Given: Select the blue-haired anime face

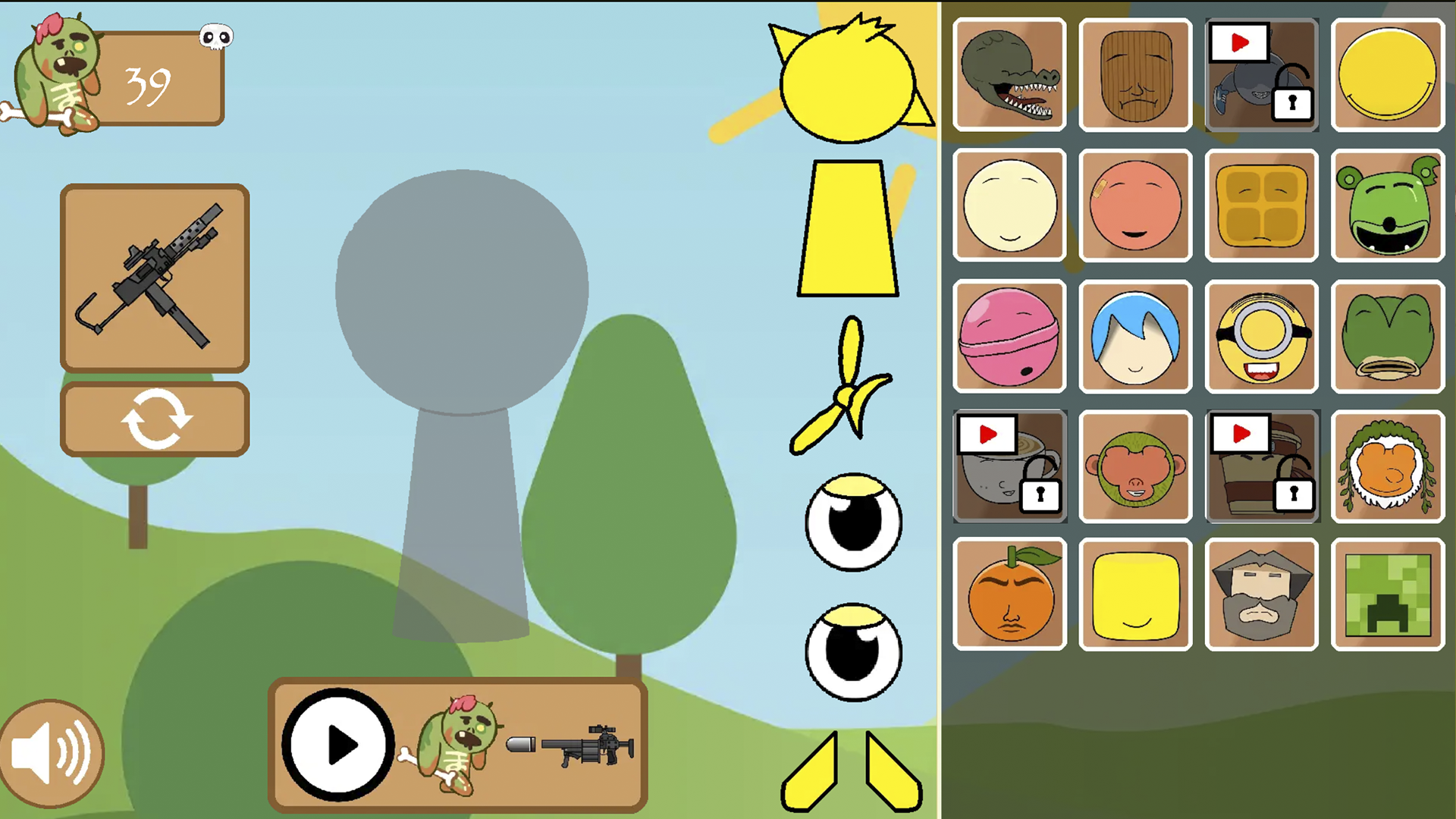Looking at the screenshot, I should coord(1135,336).
